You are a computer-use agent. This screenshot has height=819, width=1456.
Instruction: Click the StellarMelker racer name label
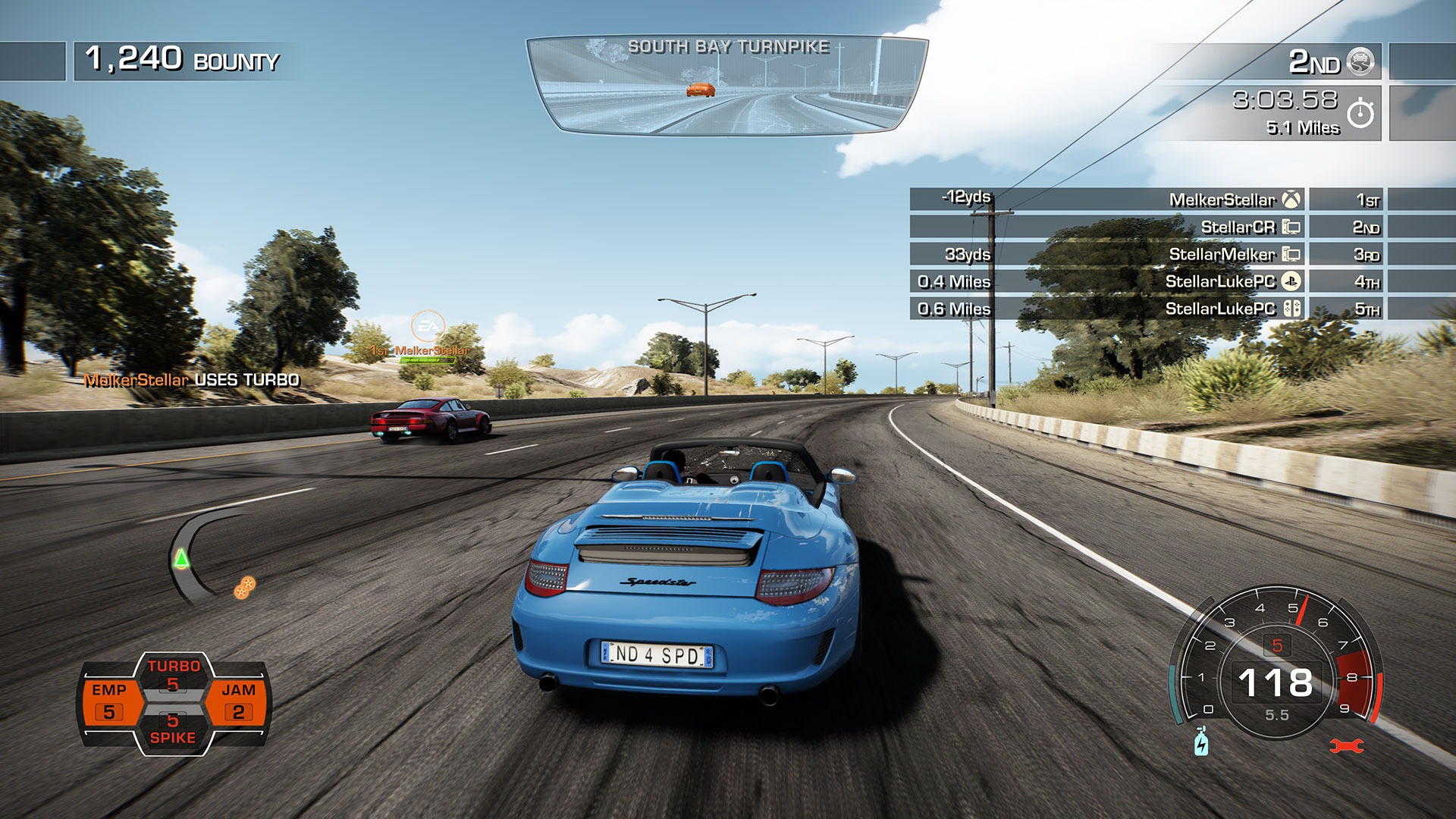point(1222,253)
